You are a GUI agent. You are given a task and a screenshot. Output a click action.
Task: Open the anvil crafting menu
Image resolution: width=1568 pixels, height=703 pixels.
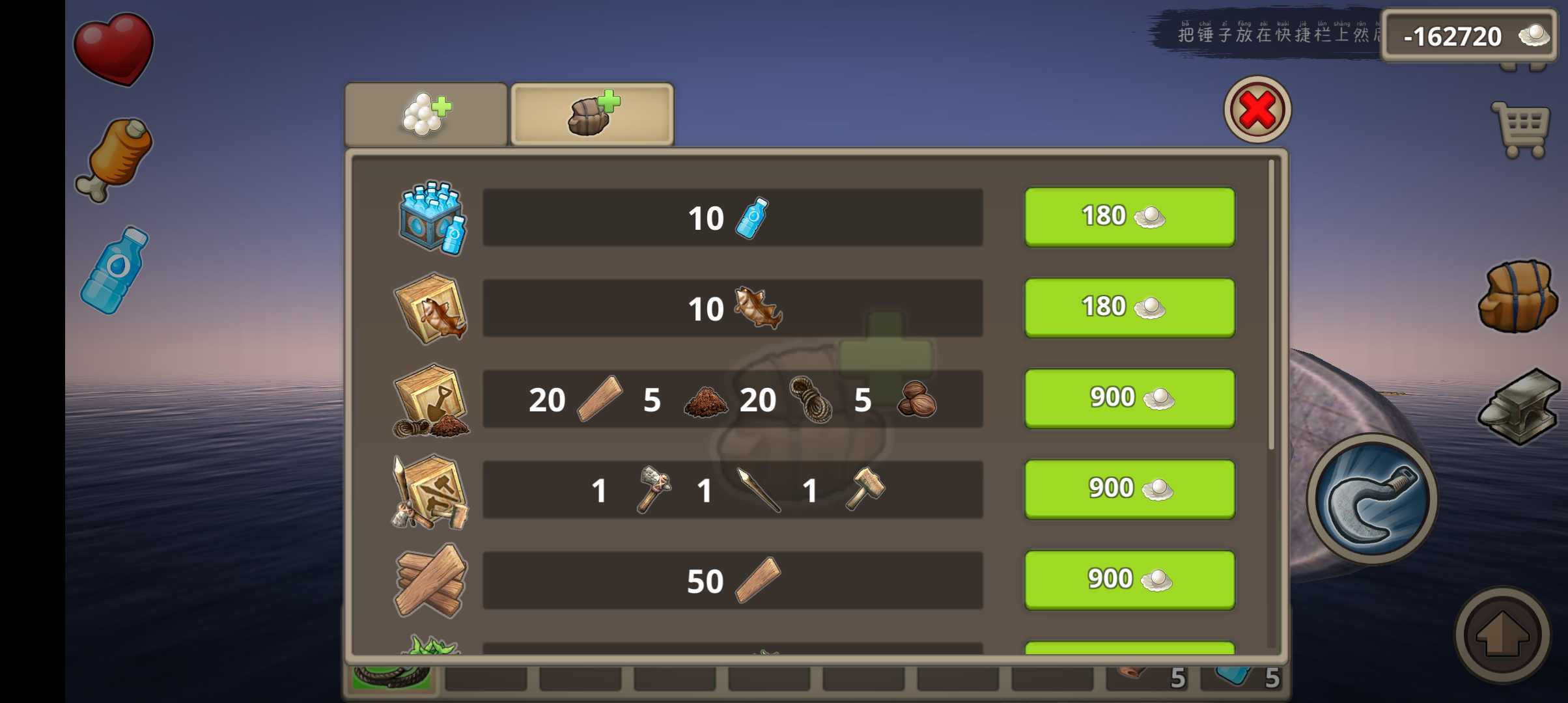1520,406
